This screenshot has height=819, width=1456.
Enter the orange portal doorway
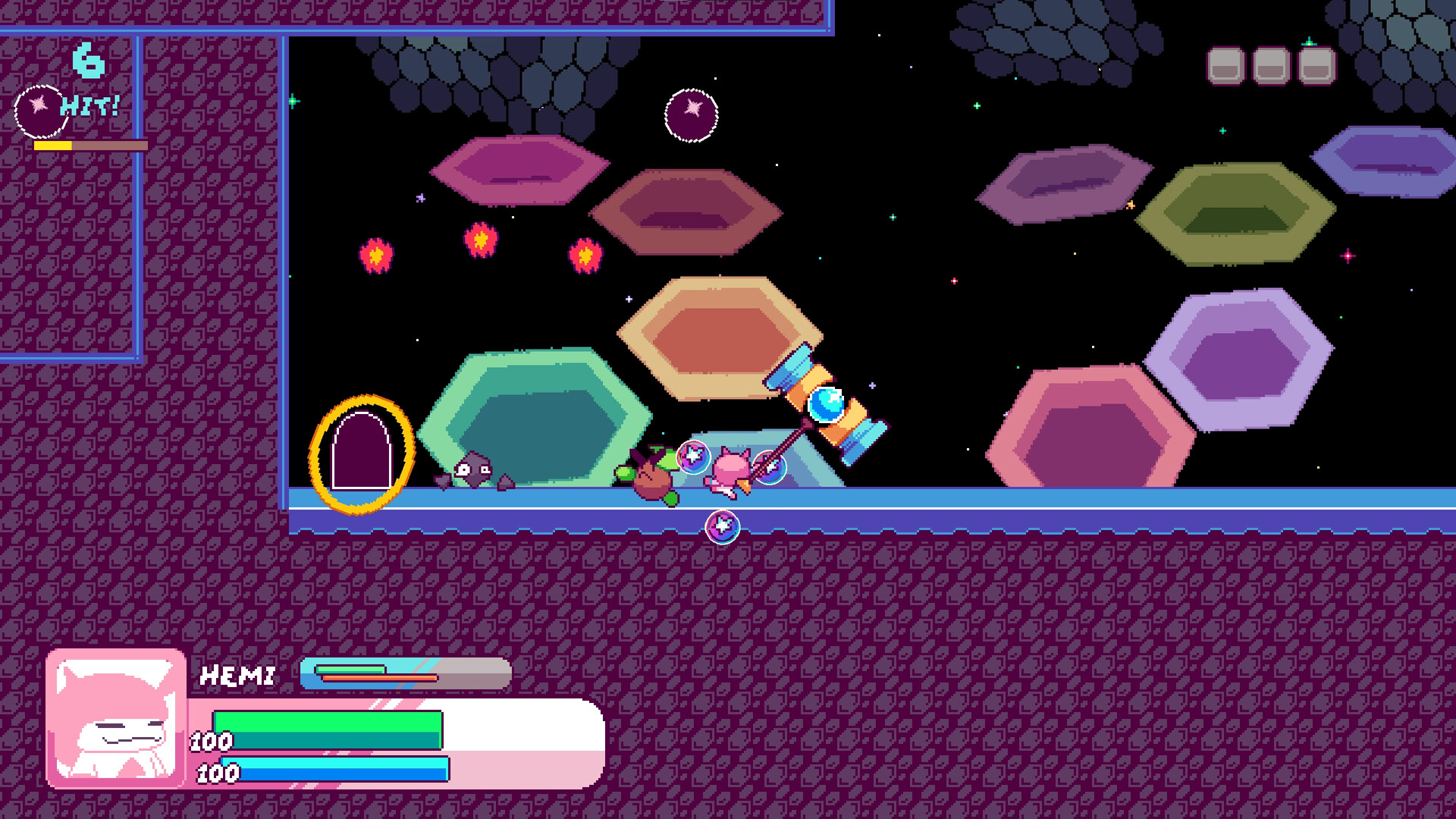point(360,449)
